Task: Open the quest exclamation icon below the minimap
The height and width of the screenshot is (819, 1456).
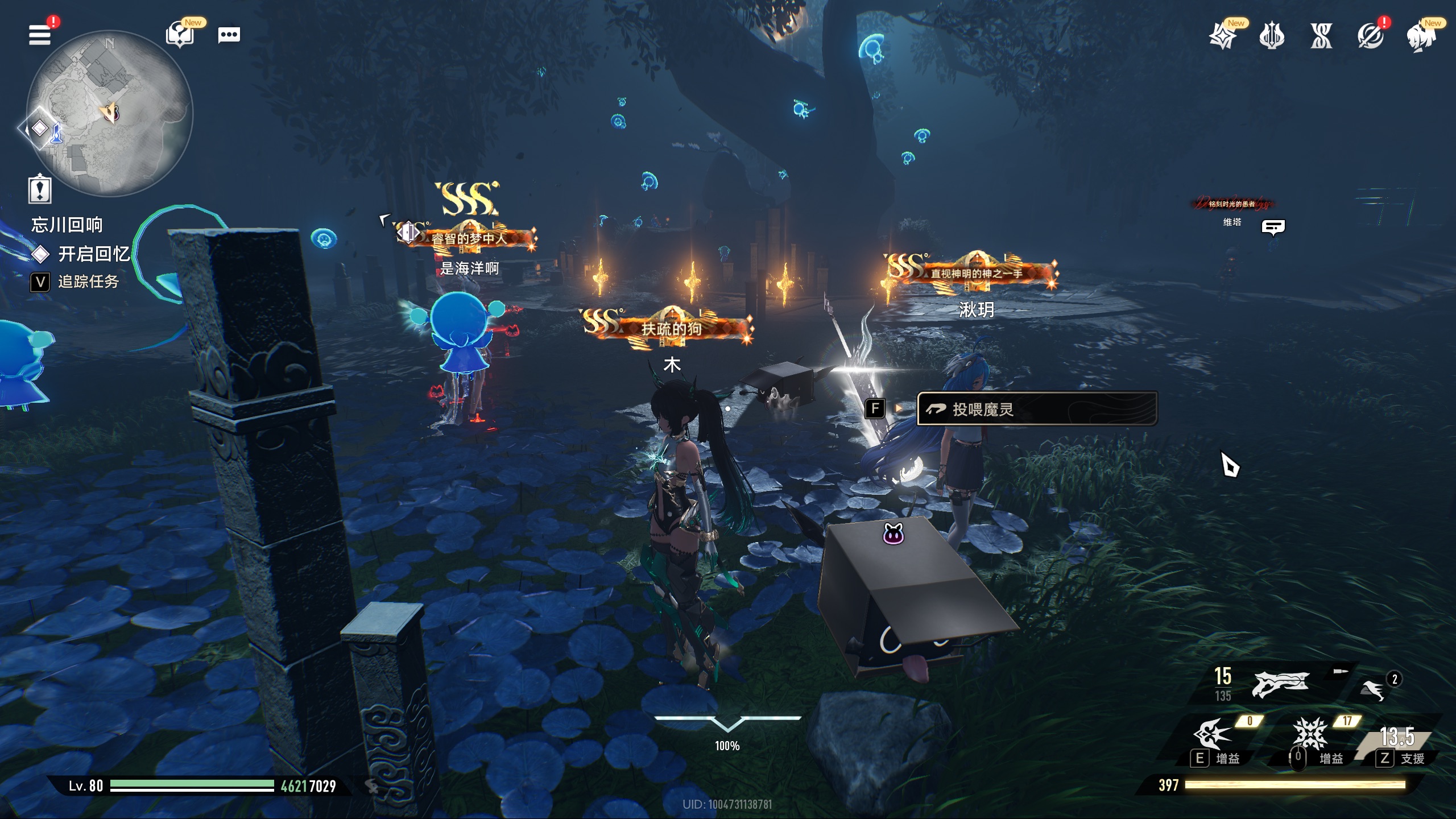Action: tap(40, 189)
